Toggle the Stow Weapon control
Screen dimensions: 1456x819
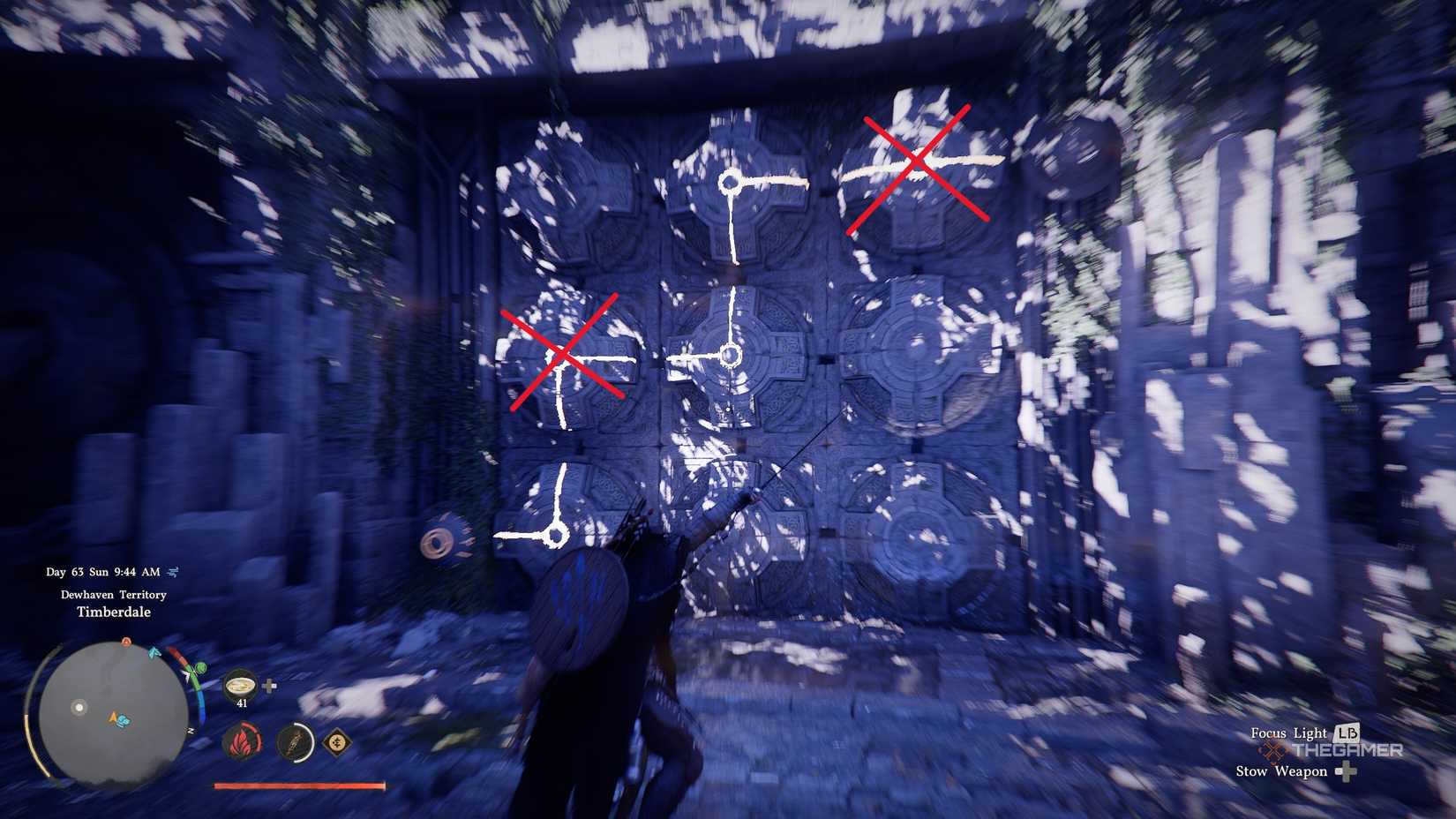(x=1281, y=771)
